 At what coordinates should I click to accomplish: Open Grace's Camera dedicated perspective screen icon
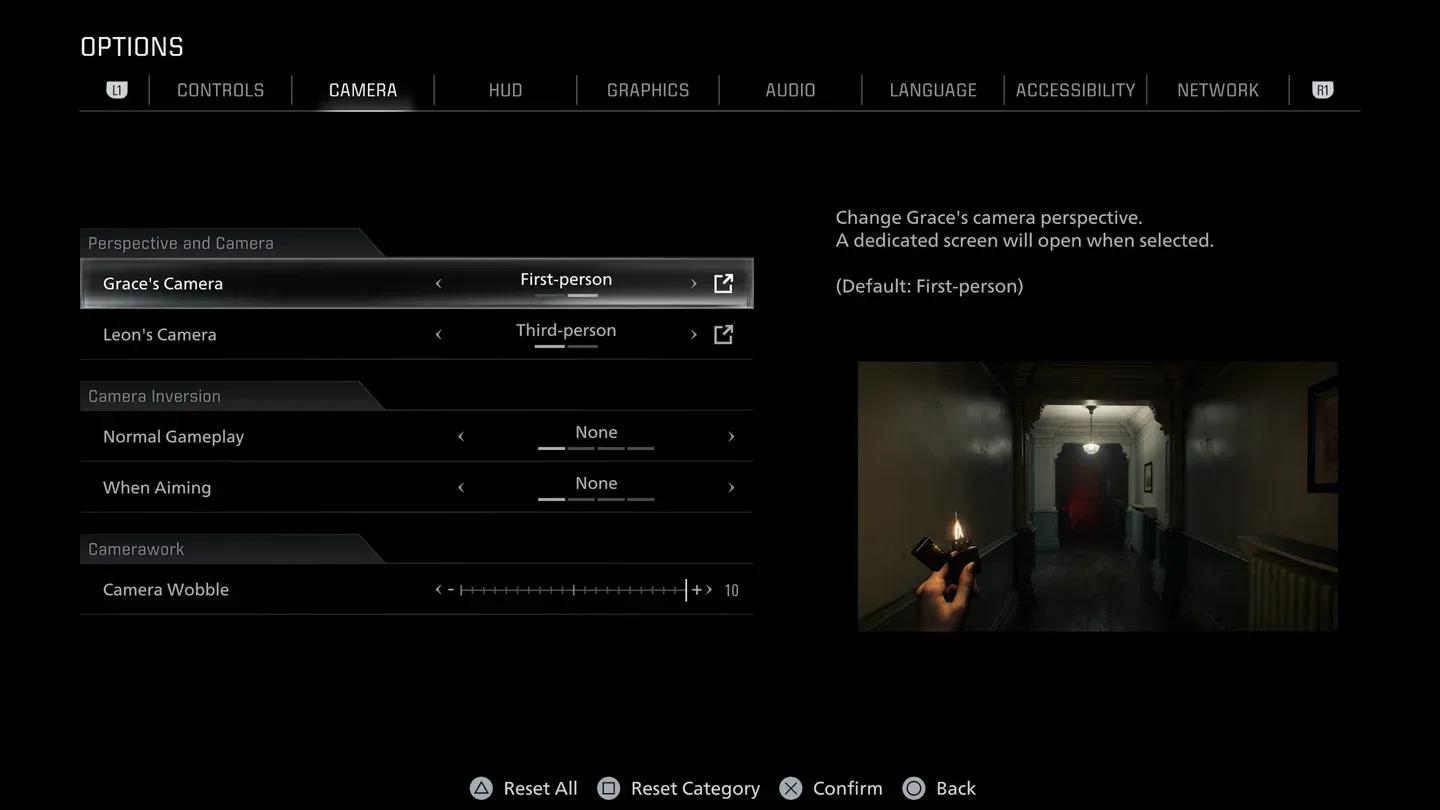point(723,282)
